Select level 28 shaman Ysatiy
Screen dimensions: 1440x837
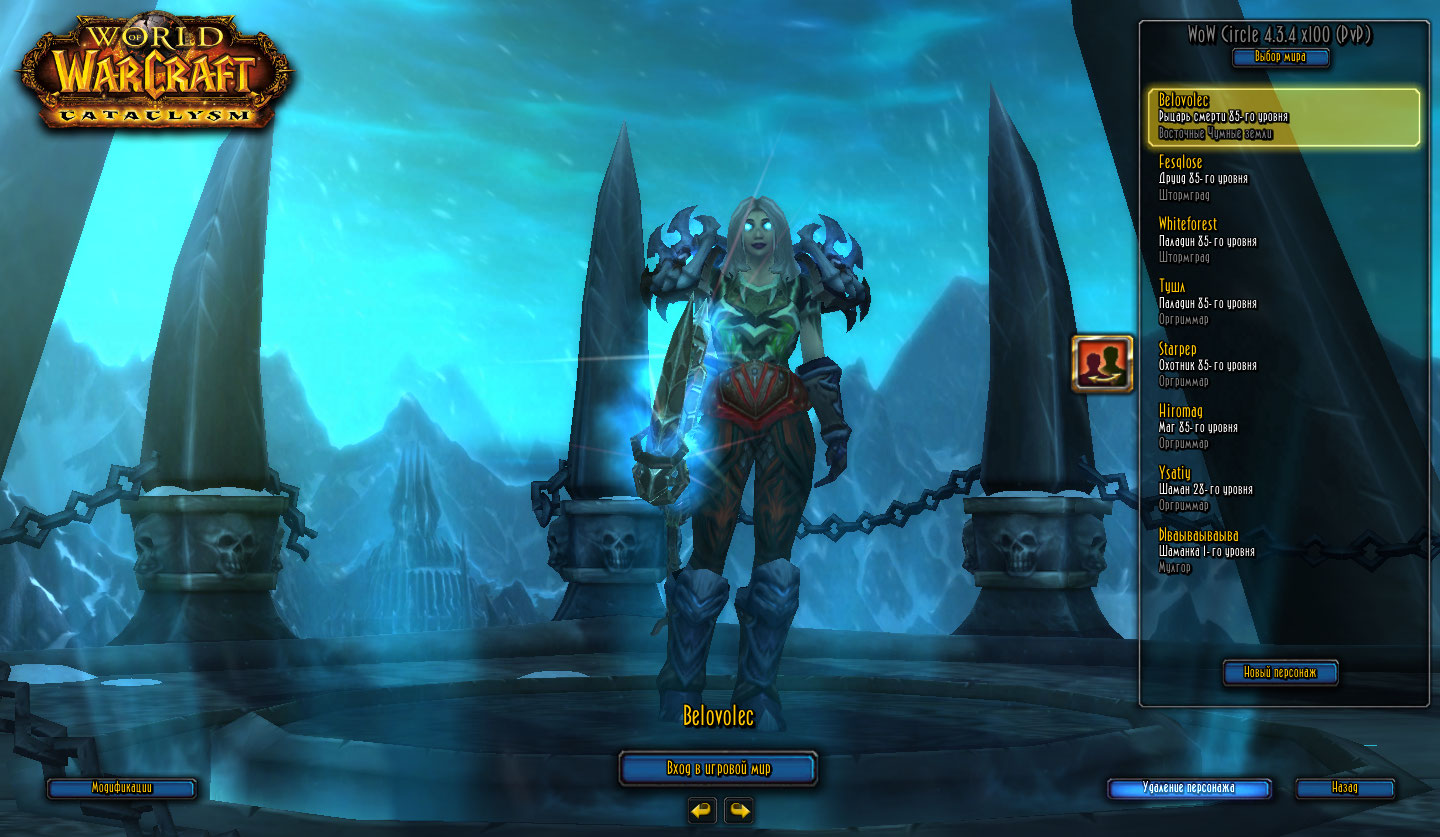click(x=1285, y=488)
